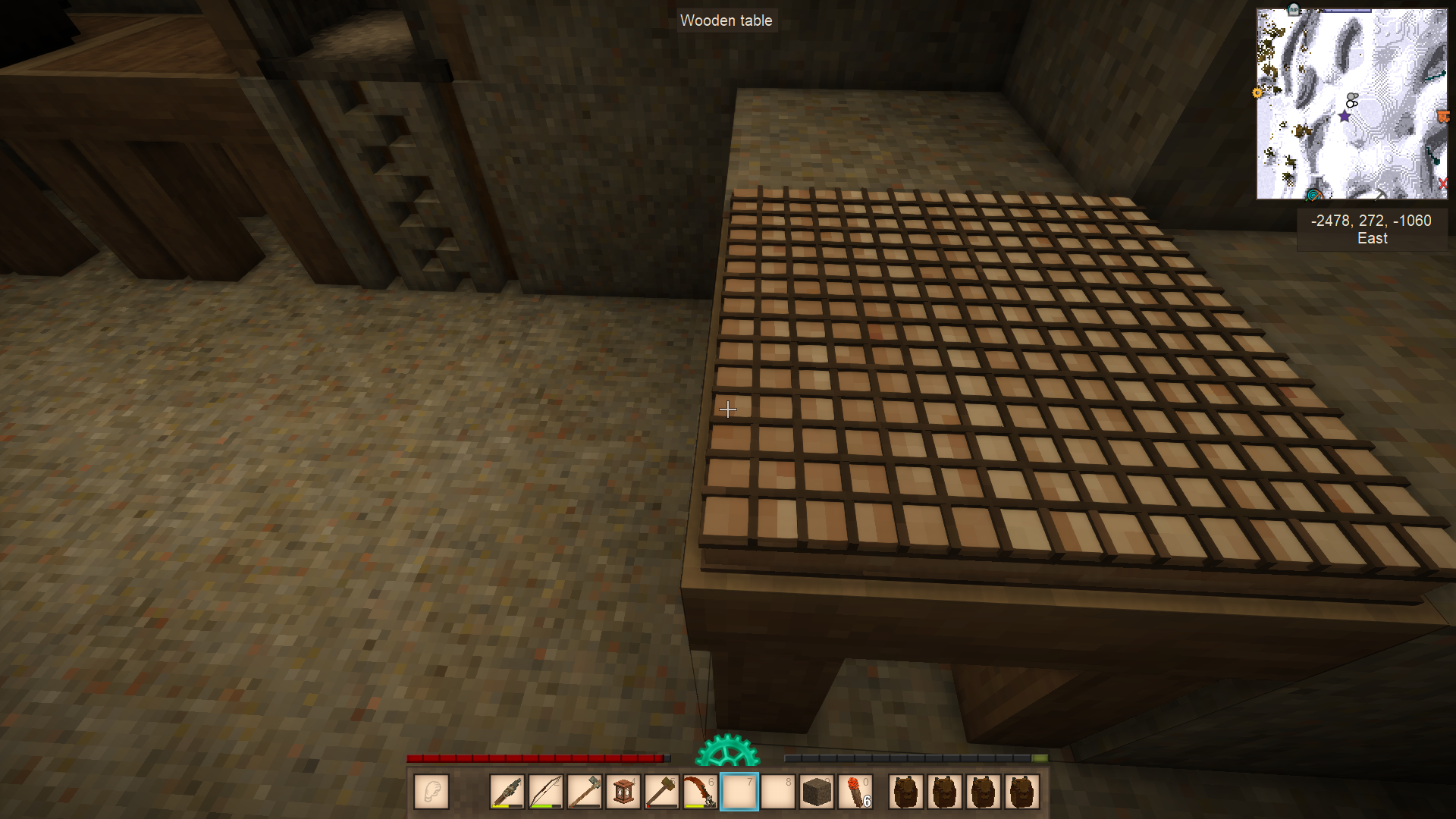Click the purple star waypoint on the minimap

[x=1345, y=116]
